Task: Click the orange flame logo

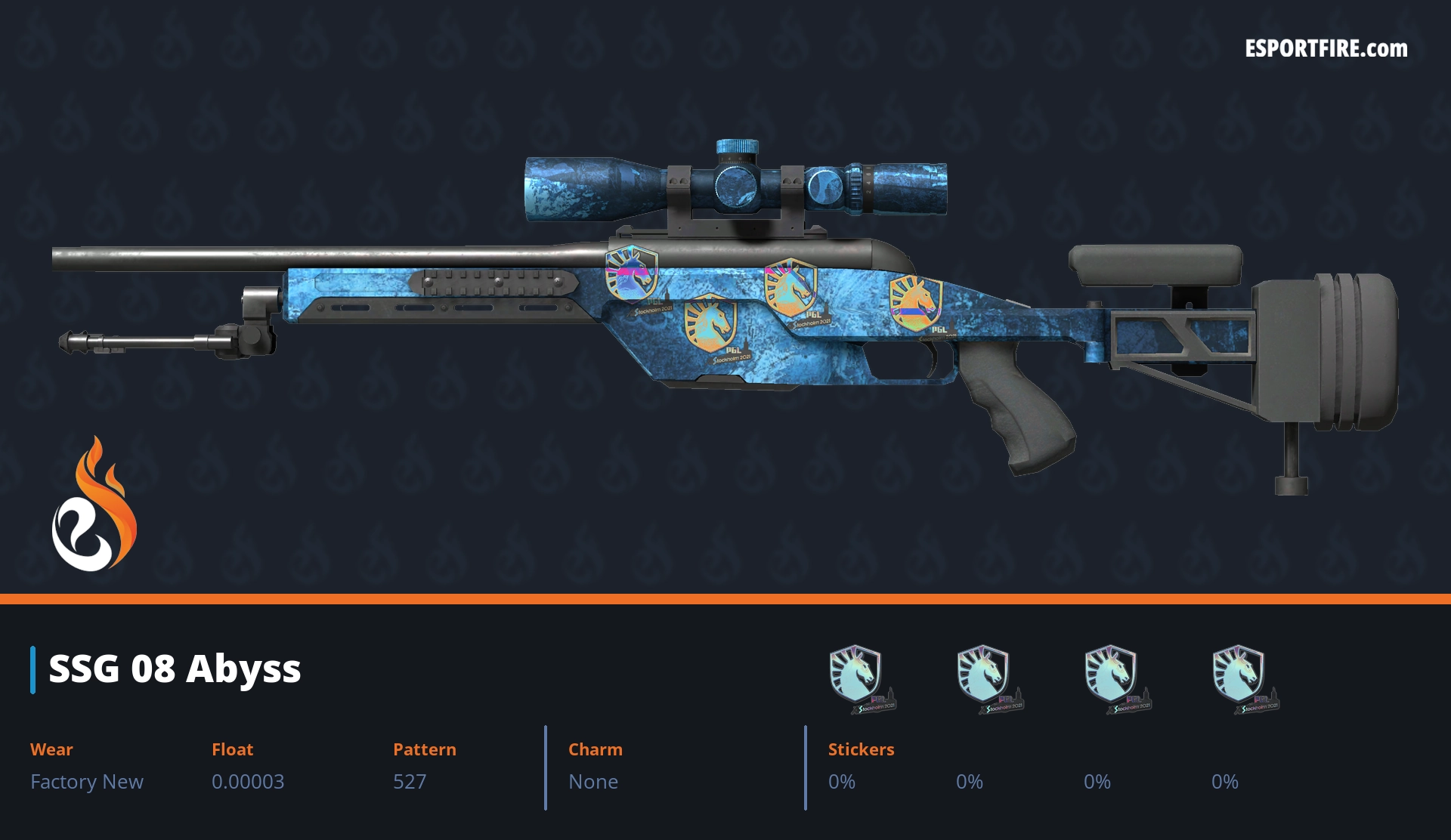Action: point(94,505)
